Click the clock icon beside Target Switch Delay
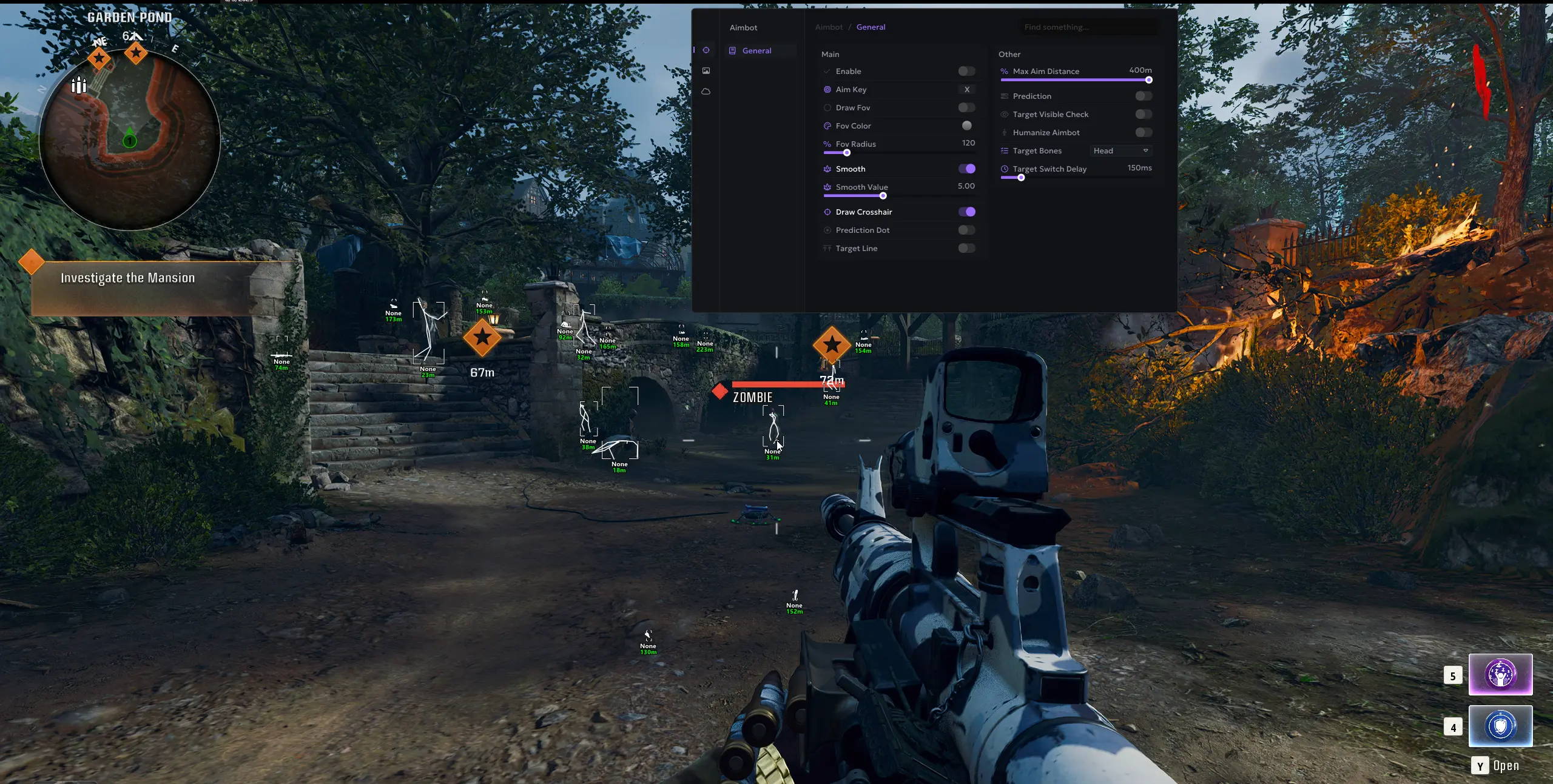This screenshot has width=1553, height=784. [1004, 169]
